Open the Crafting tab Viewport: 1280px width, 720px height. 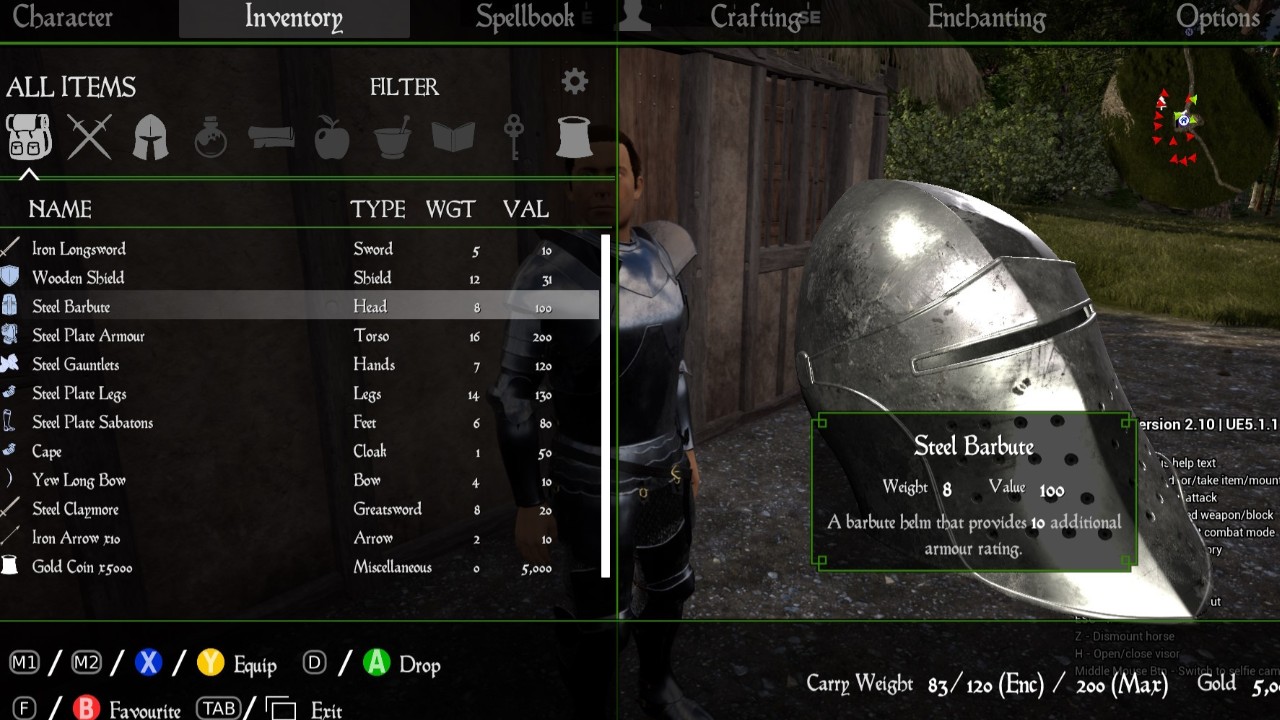pyautogui.click(x=757, y=18)
